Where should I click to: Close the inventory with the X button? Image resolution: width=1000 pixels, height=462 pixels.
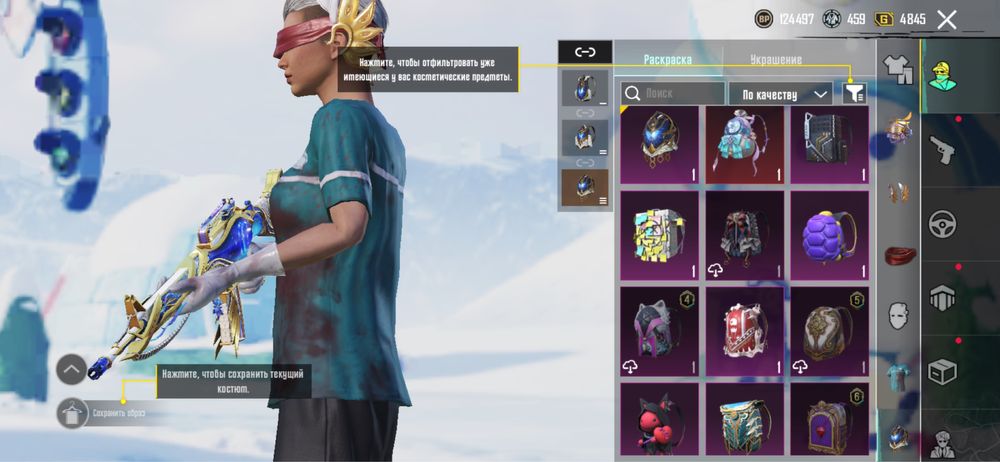coord(947,19)
